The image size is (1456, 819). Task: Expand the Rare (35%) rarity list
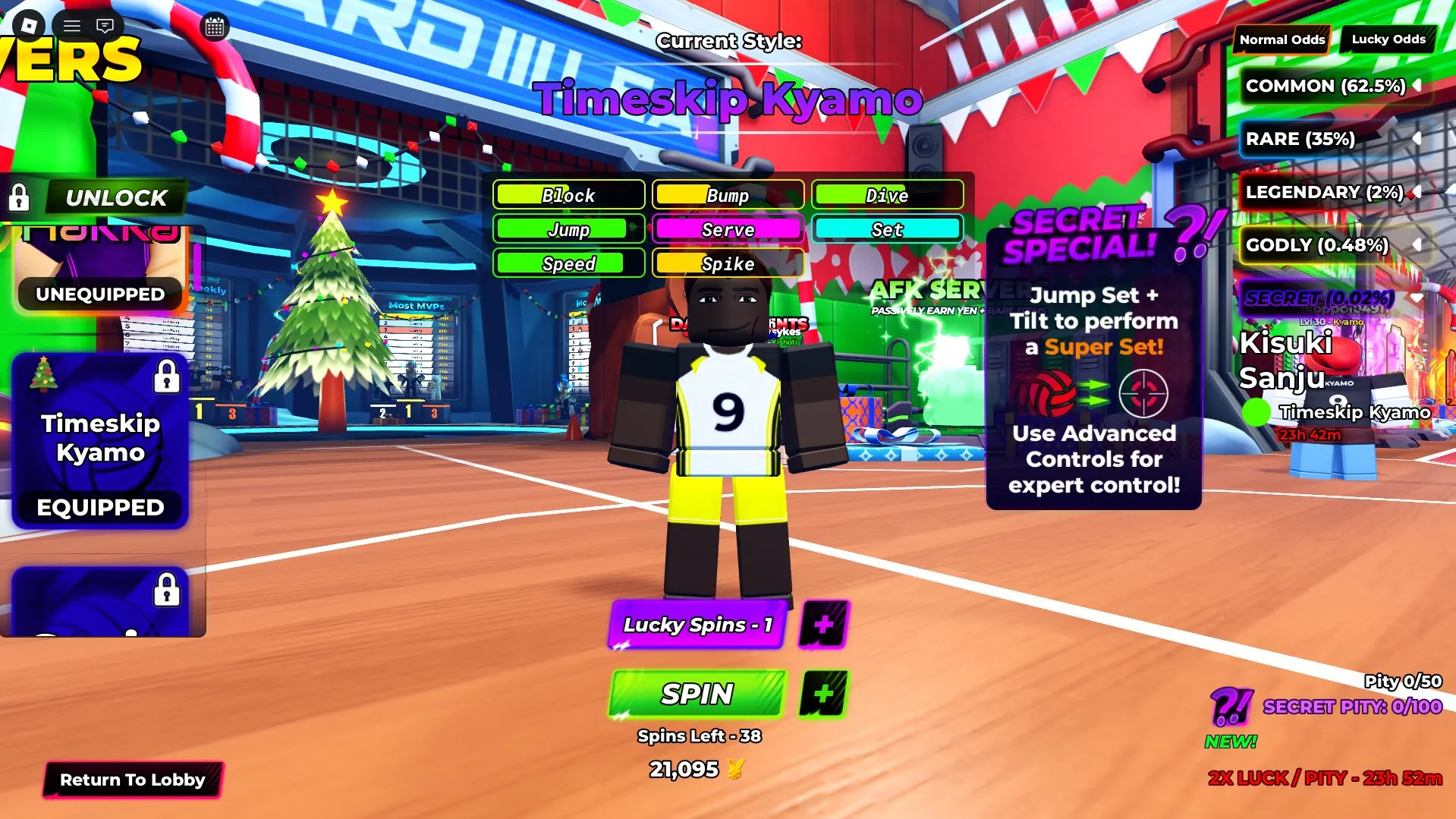click(x=1416, y=139)
